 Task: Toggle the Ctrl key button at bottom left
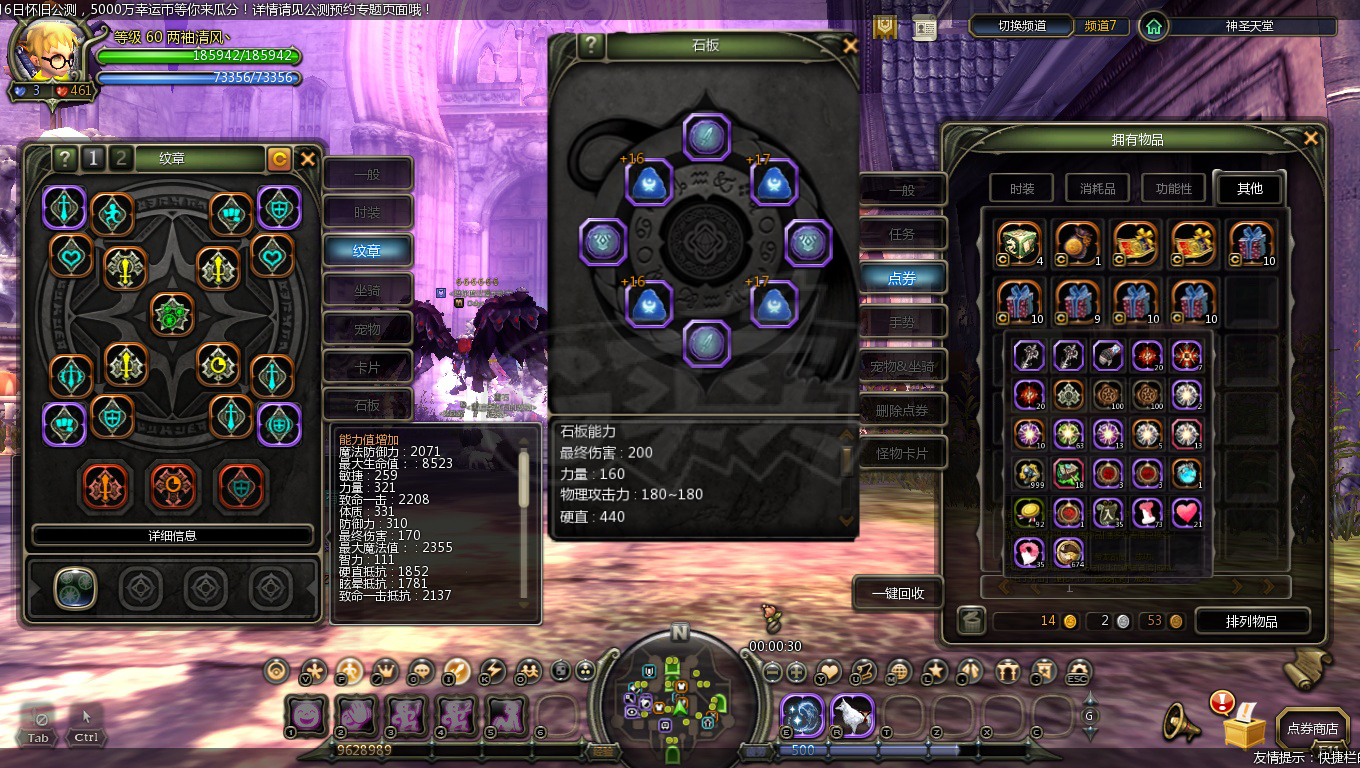(x=85, y=737)
